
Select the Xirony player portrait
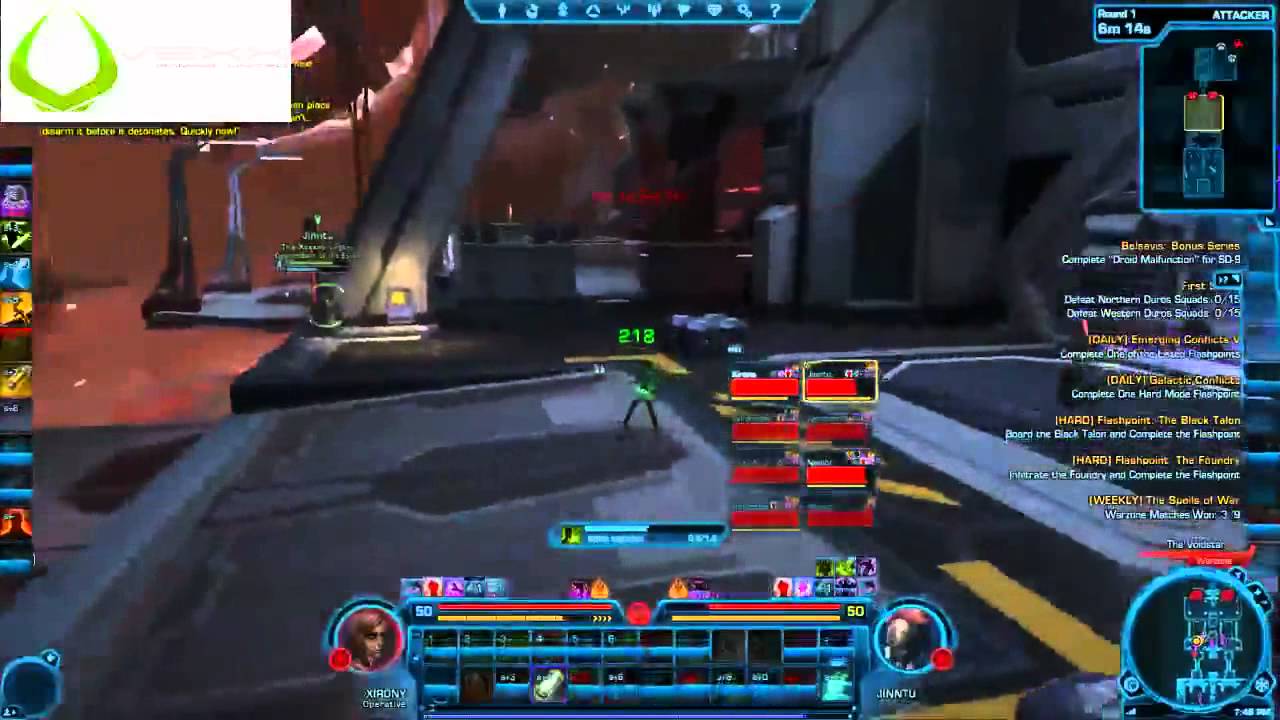pos(370,638)
